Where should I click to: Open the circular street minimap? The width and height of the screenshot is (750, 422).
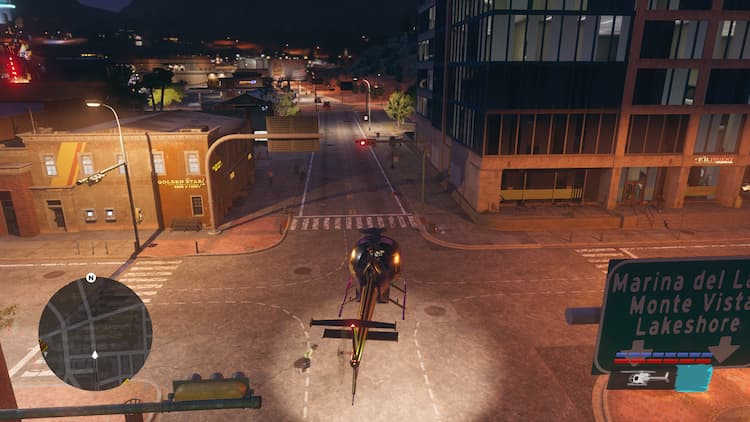[95, 333]
